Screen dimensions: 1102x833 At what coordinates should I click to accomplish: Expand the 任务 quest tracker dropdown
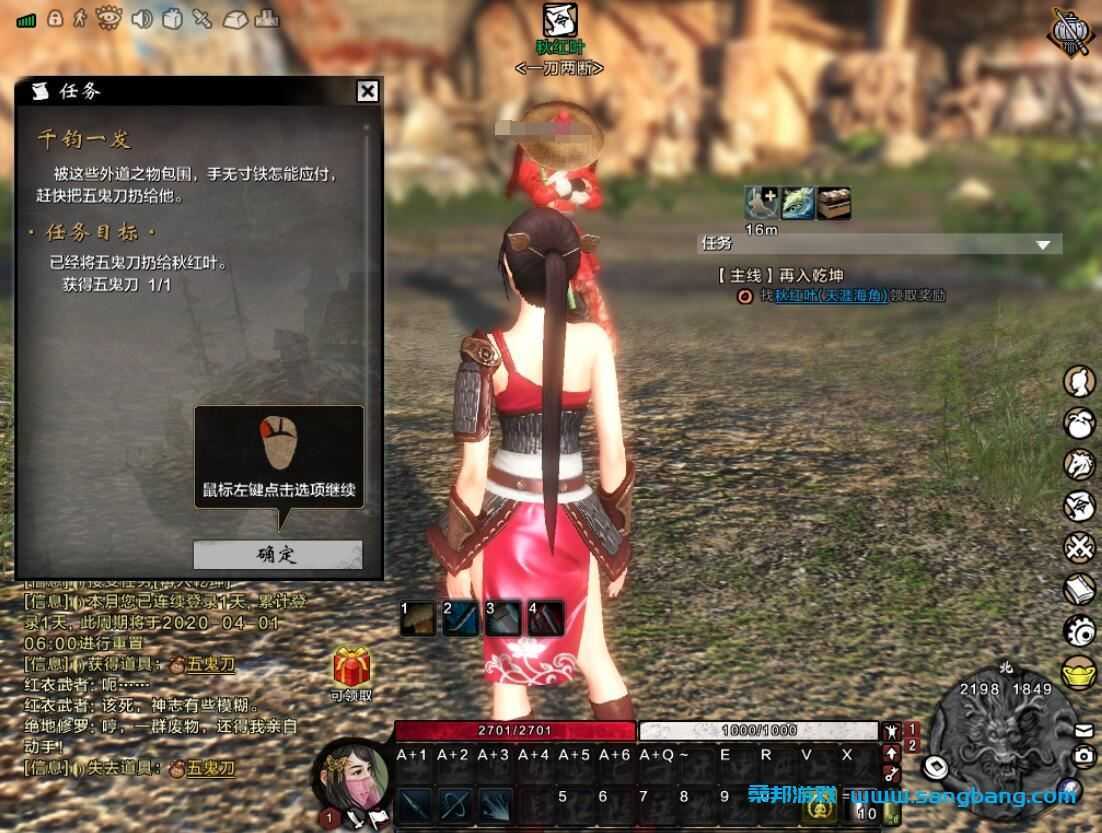[x=1045, y=244]
